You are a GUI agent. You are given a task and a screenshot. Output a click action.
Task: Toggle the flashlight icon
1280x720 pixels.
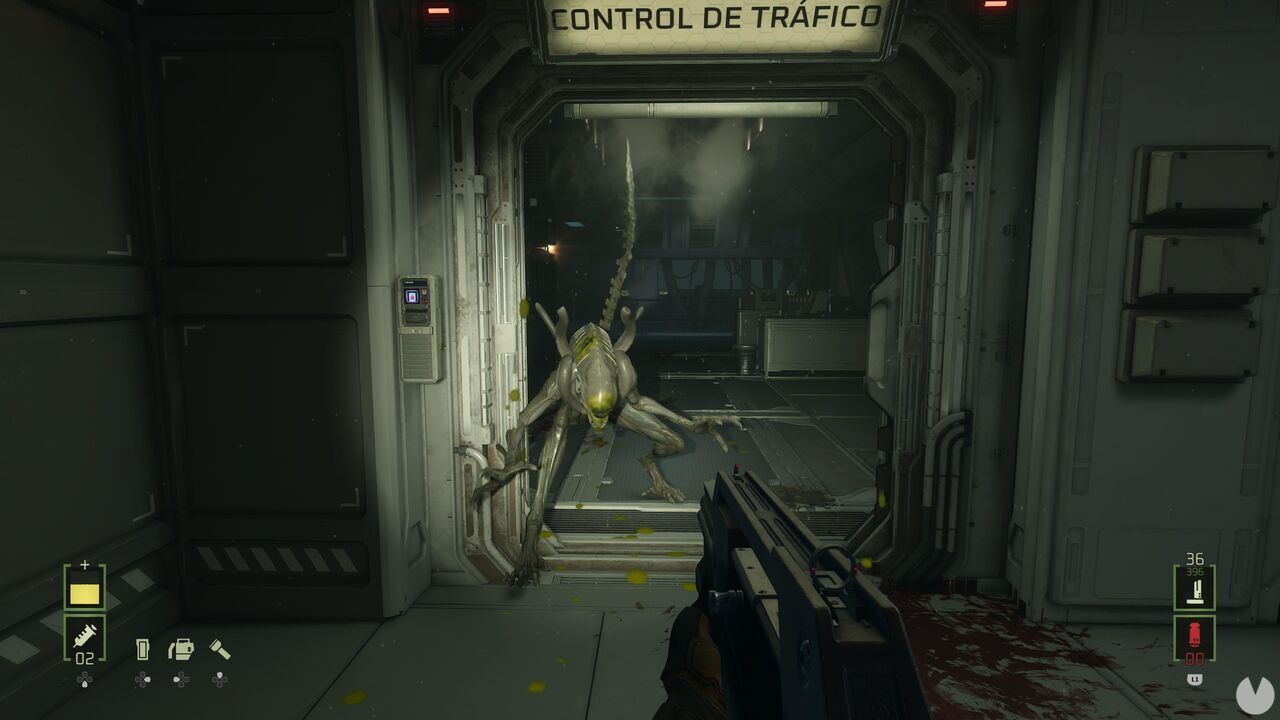tap(220, 650)
